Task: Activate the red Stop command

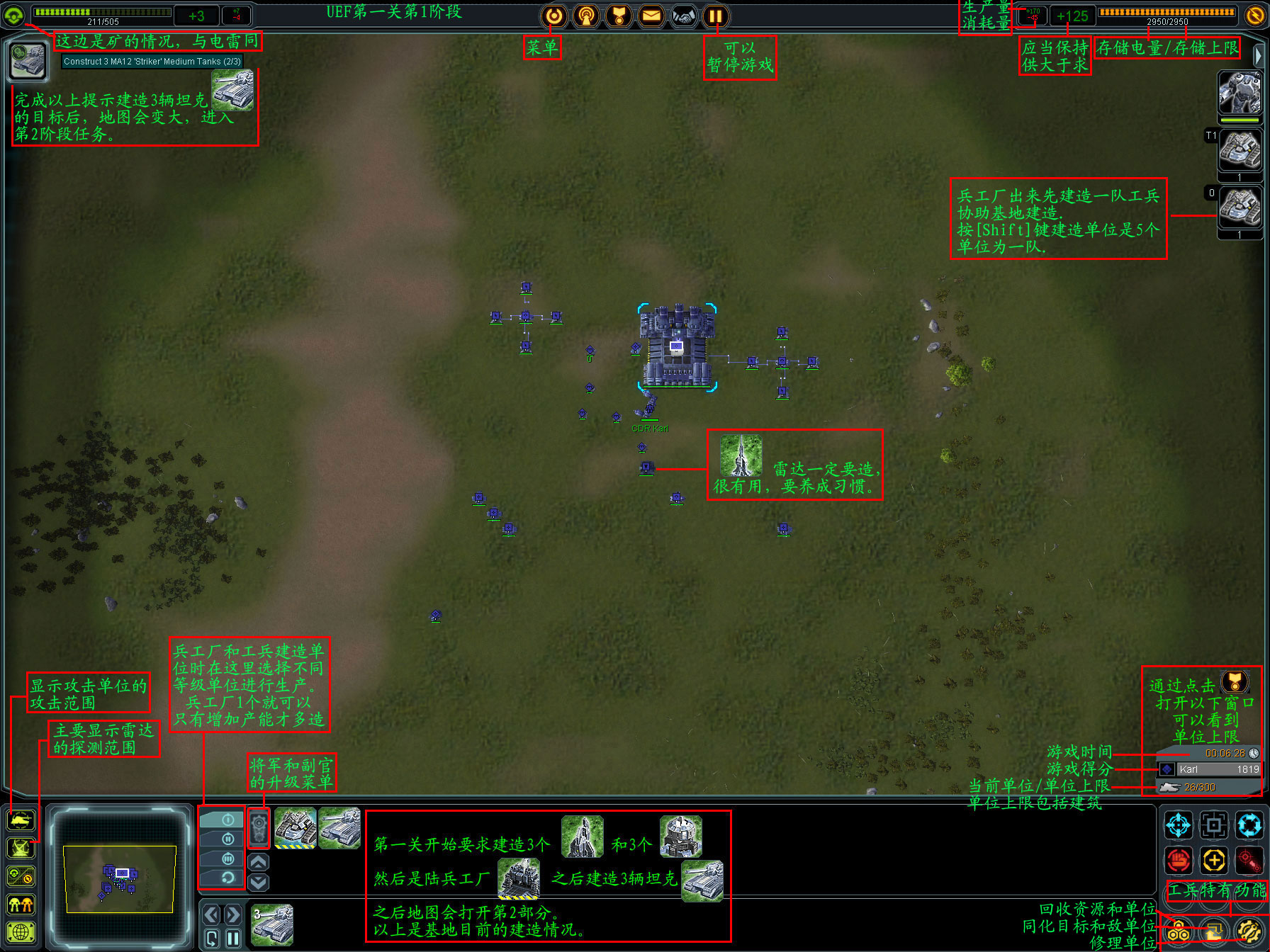Action: pos(1179,861)
